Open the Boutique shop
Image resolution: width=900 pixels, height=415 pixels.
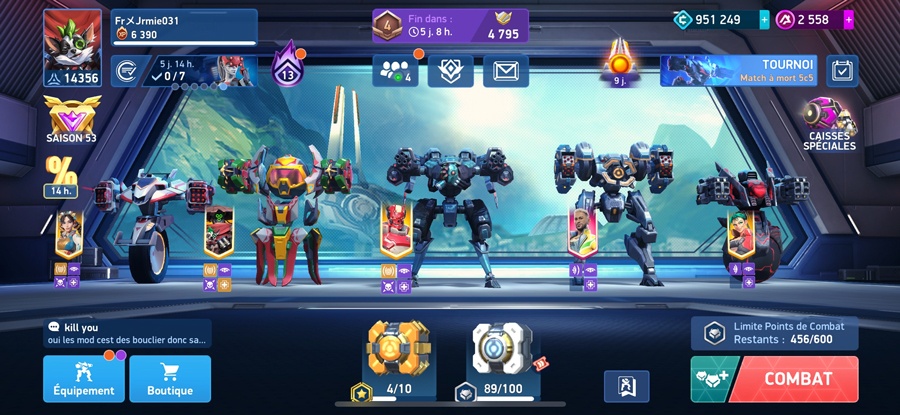170,379
